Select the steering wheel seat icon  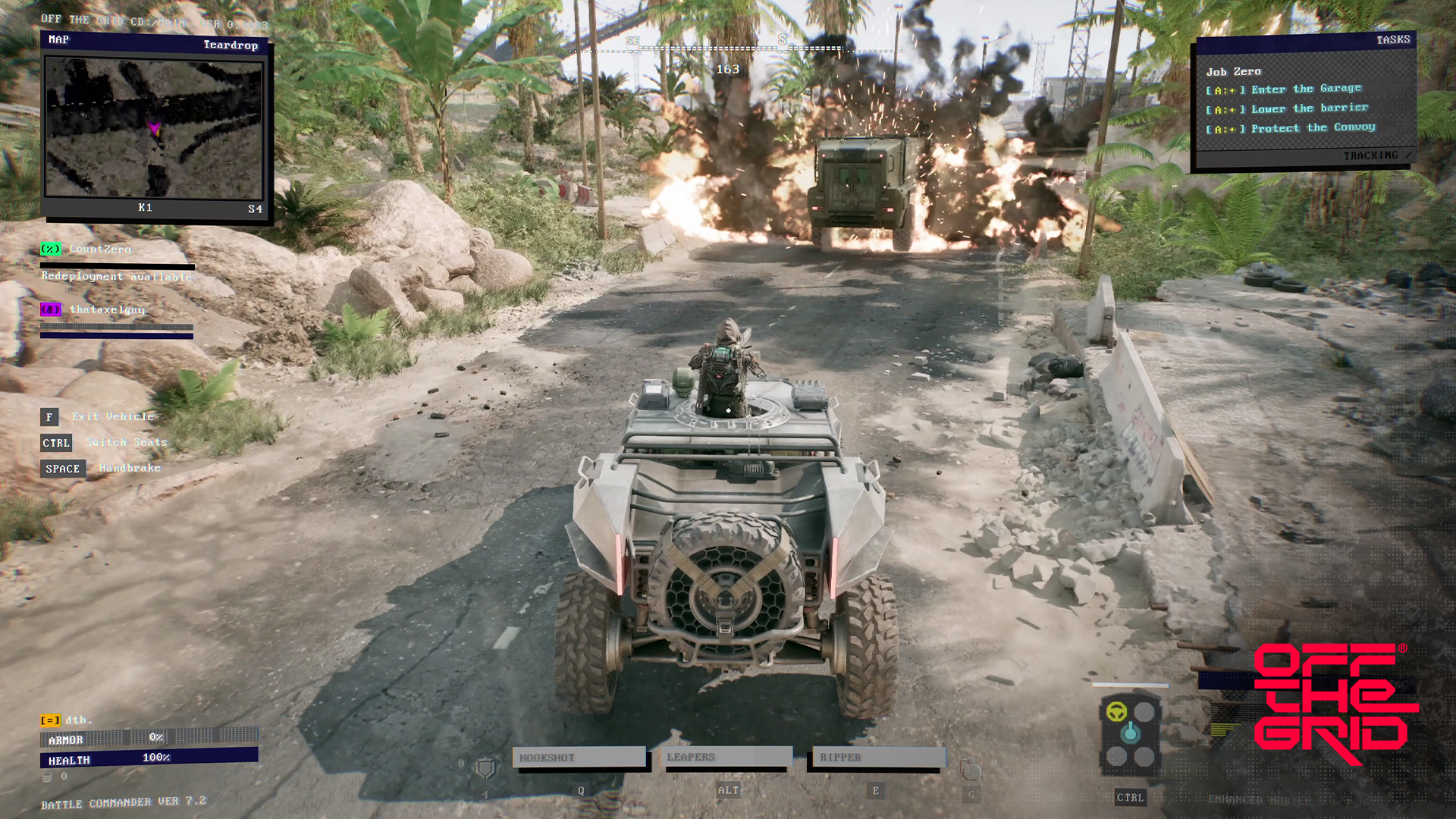pyautogui.click(x=1118, y=711)
